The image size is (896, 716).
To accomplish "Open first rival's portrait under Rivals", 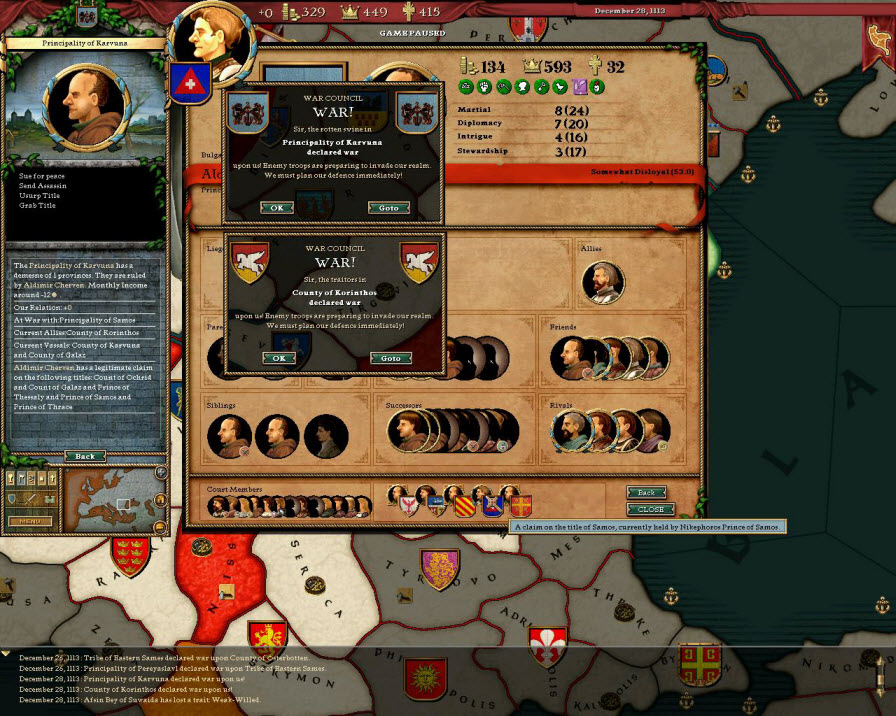I will (571, 432).
